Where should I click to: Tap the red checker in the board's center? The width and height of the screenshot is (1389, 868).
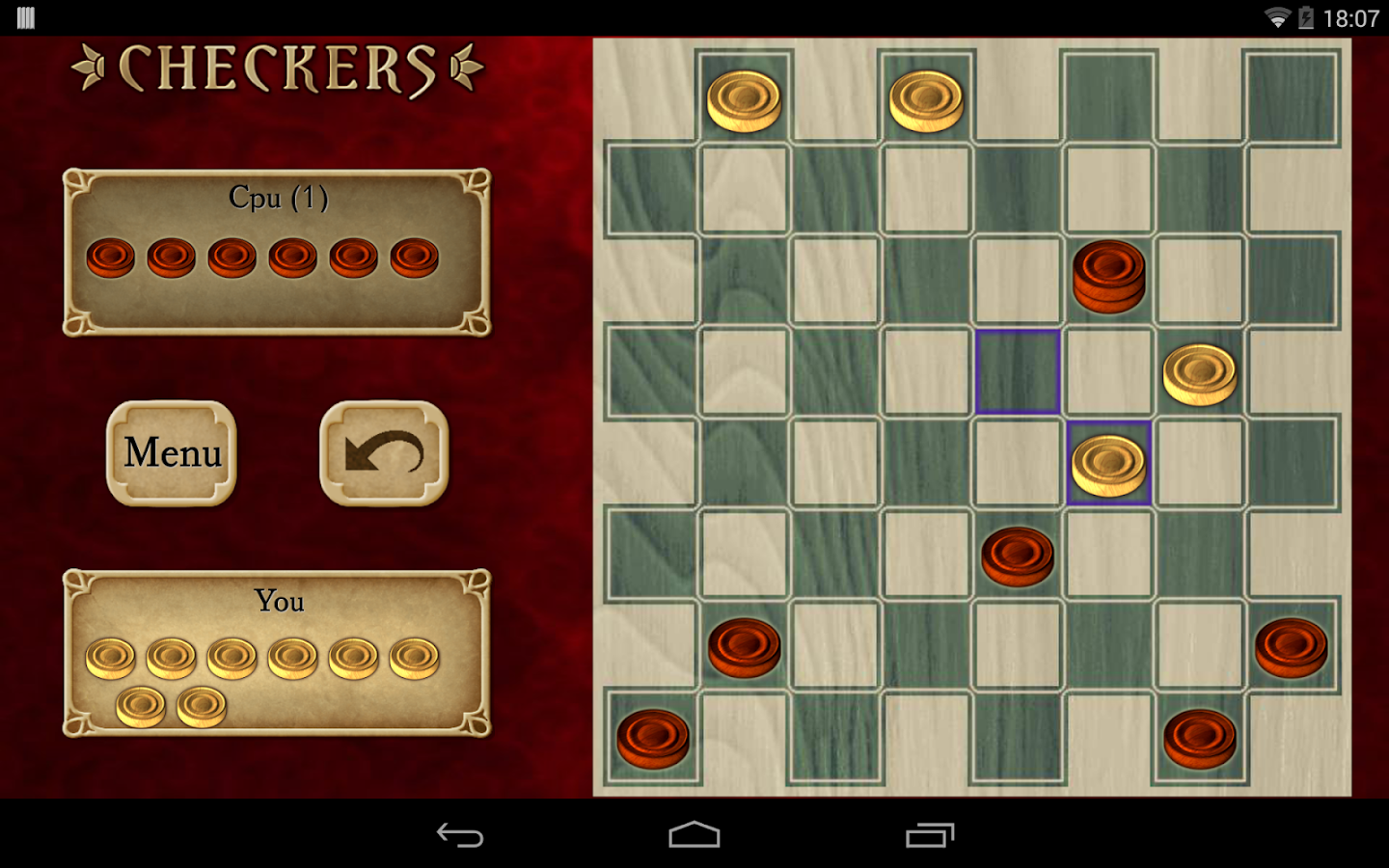pyautogui.click(x=1016, y=553)
